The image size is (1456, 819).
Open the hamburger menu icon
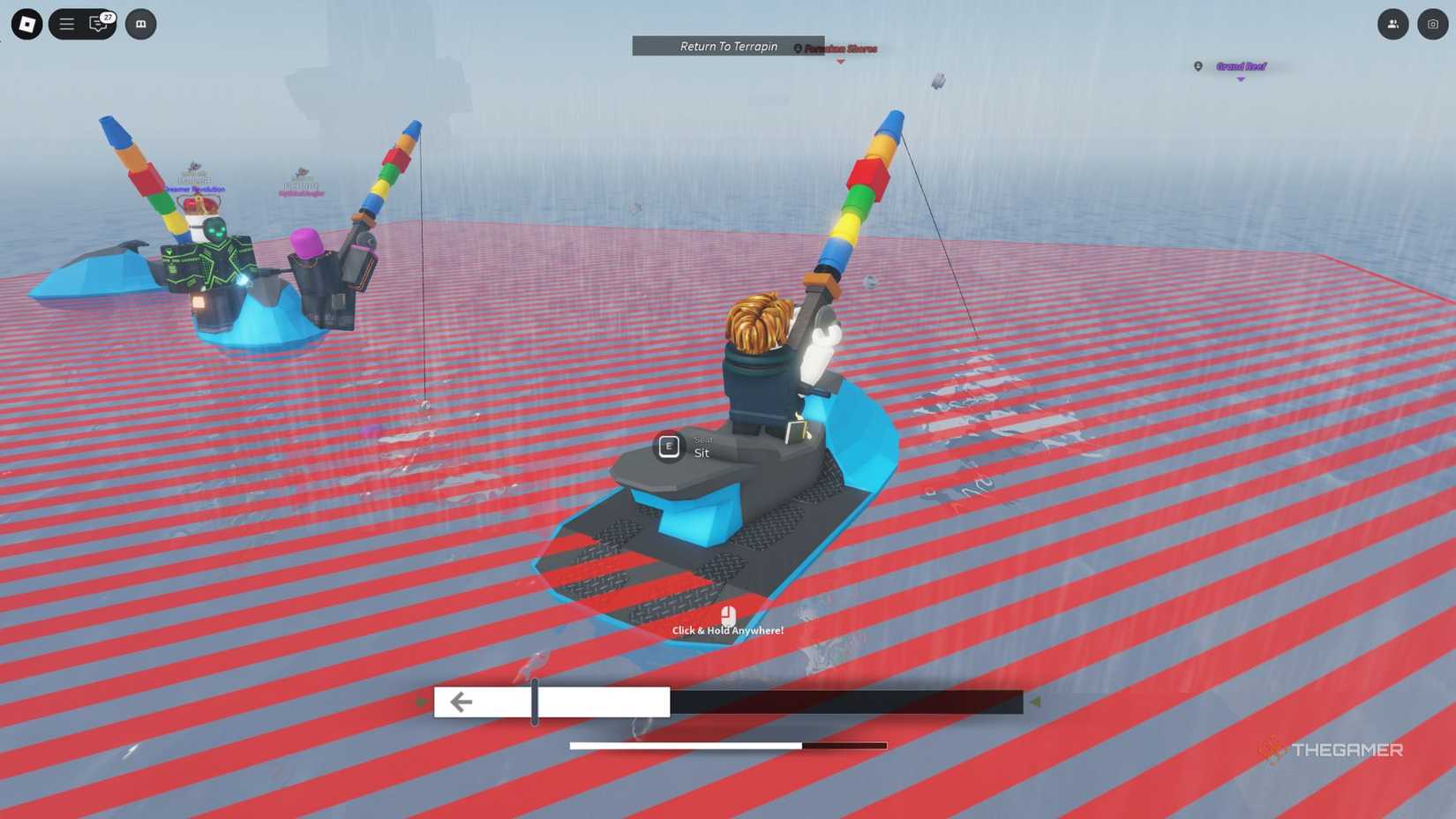66,24
